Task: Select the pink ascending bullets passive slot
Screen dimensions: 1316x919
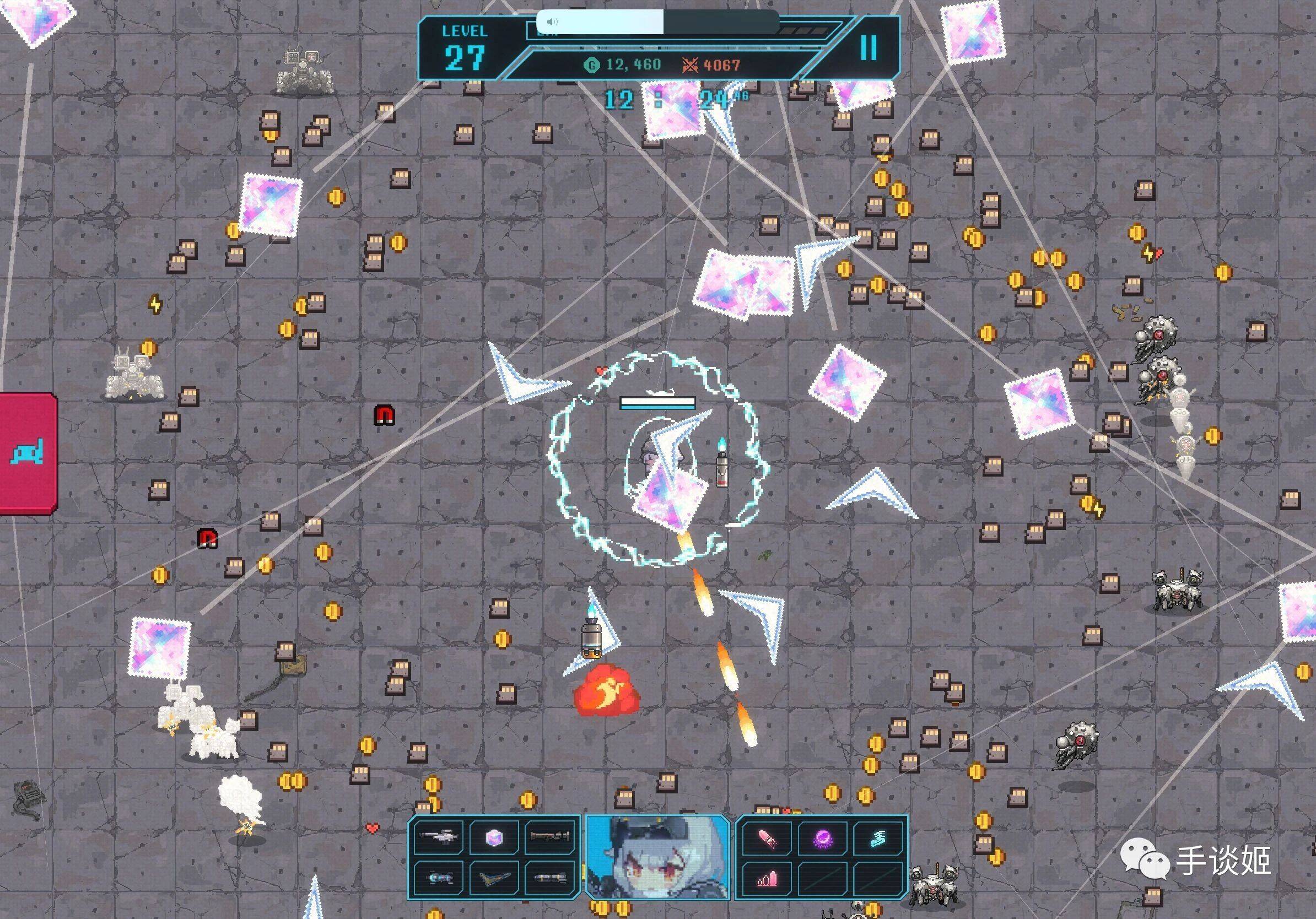Action: pyautogui.click(x=767, y=878)
